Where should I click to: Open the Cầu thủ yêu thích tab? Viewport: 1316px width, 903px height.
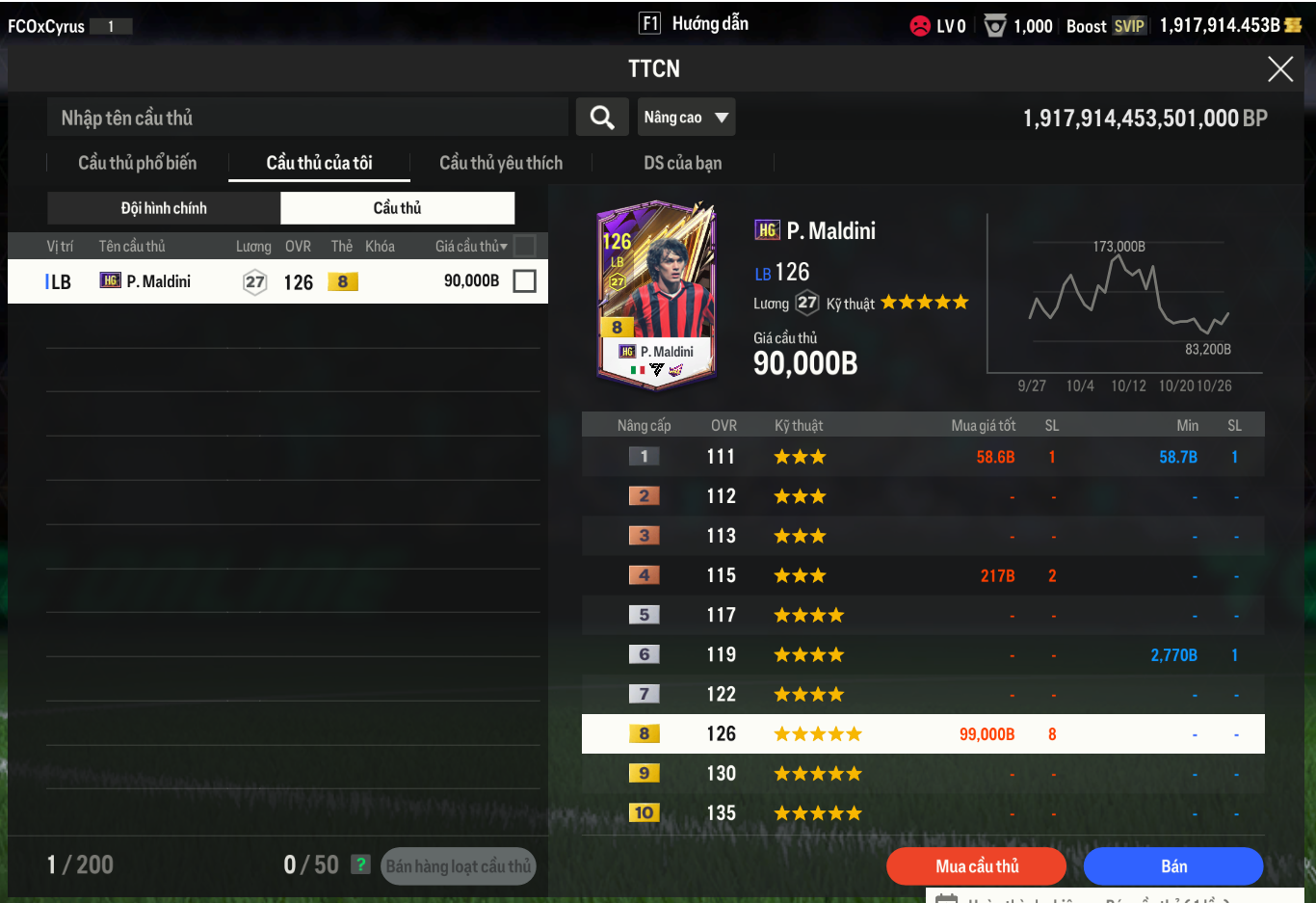coord(501,163)
